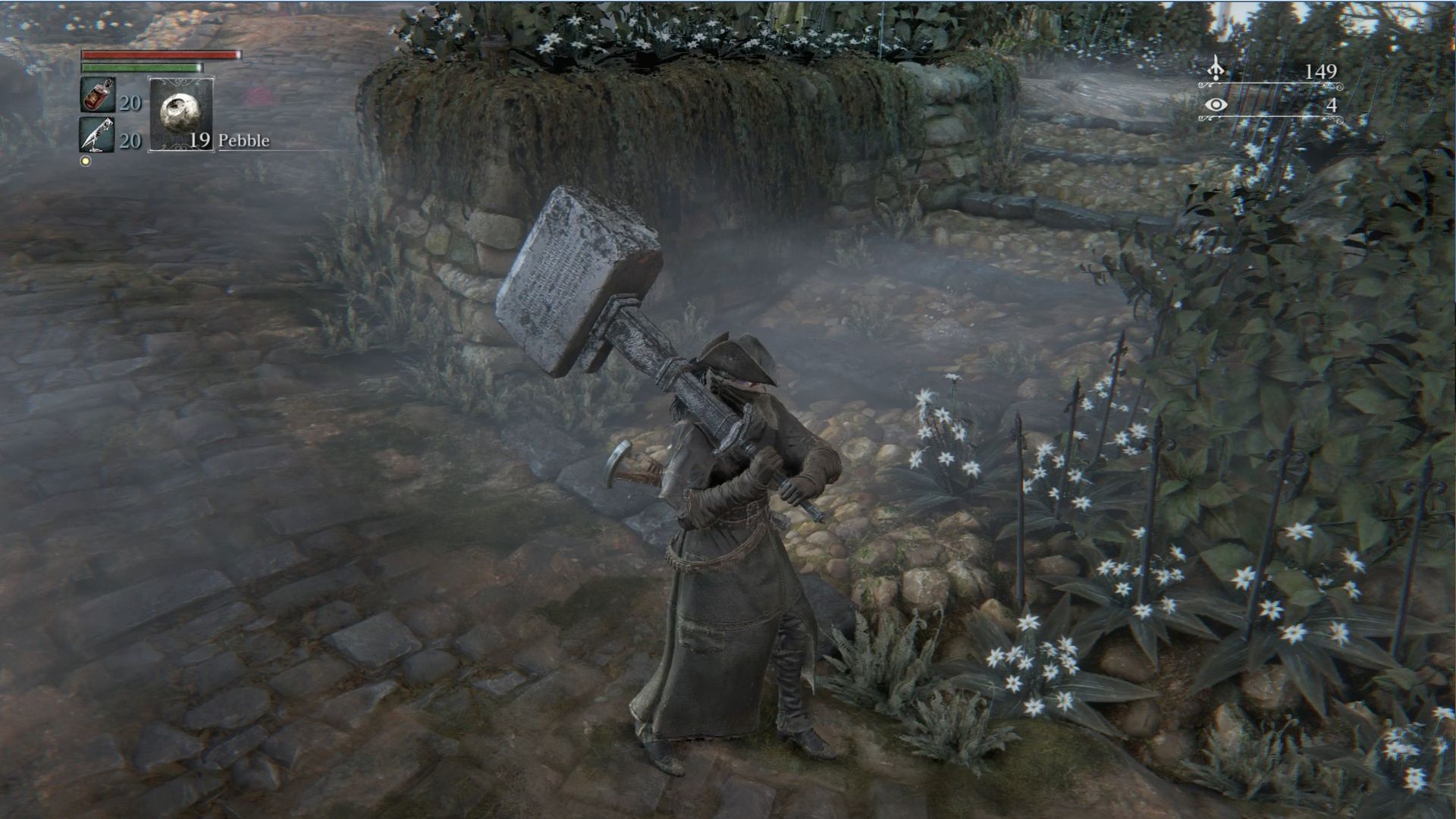The width and height of the screenshot is (1456, 819).
Task: Click the Pebble count number 19
Action: click(201, 140)
